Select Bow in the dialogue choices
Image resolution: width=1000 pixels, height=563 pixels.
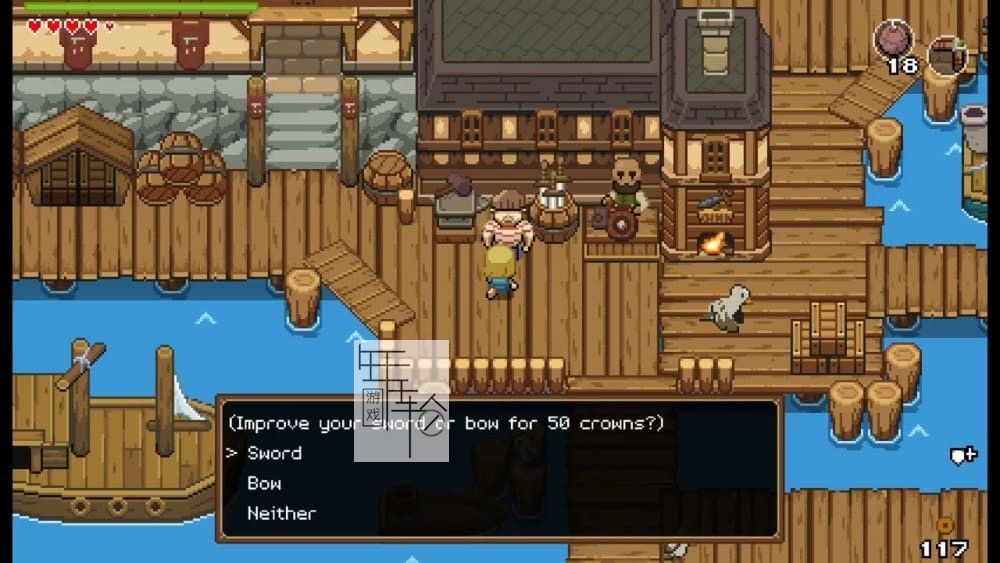(264, 483)
